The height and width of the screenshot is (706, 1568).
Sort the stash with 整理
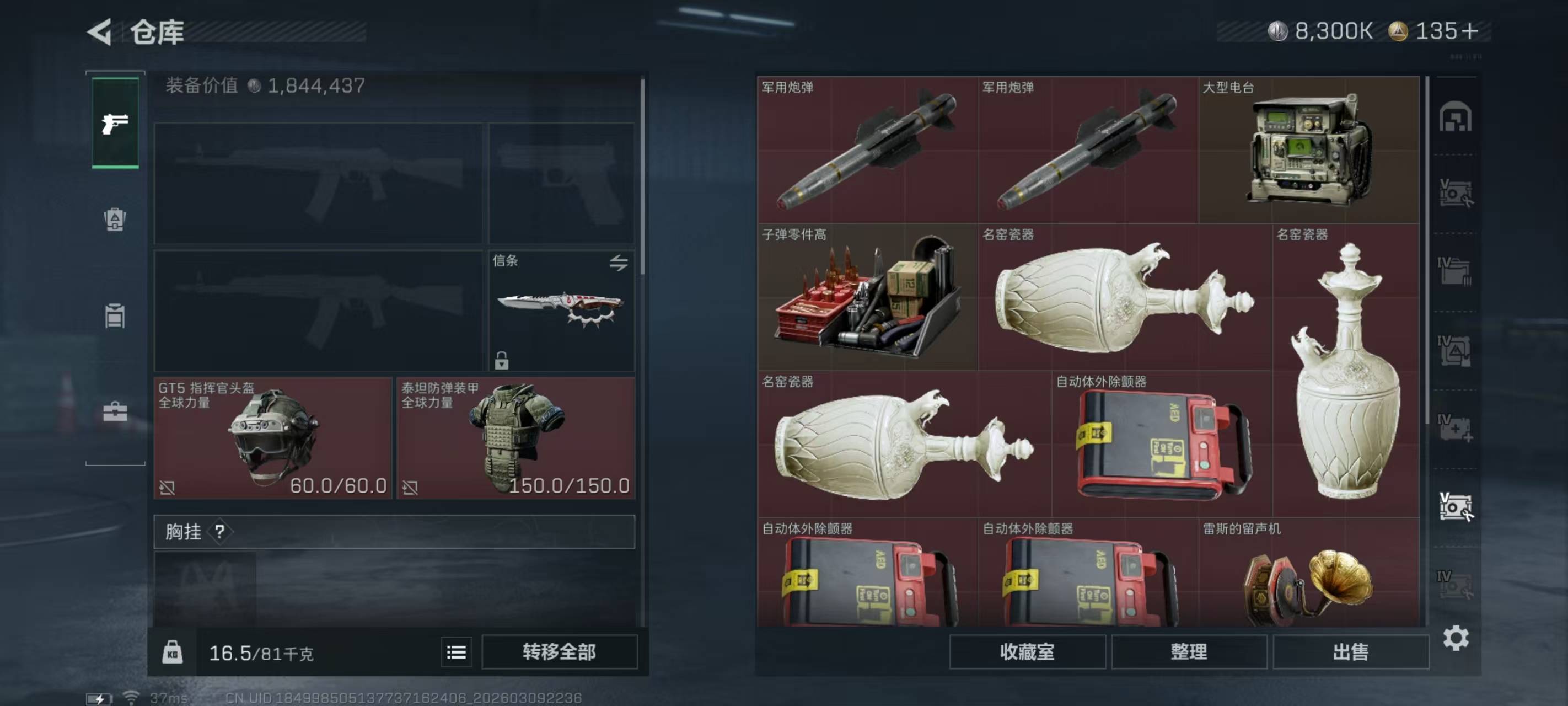[x=1189, y=652]
